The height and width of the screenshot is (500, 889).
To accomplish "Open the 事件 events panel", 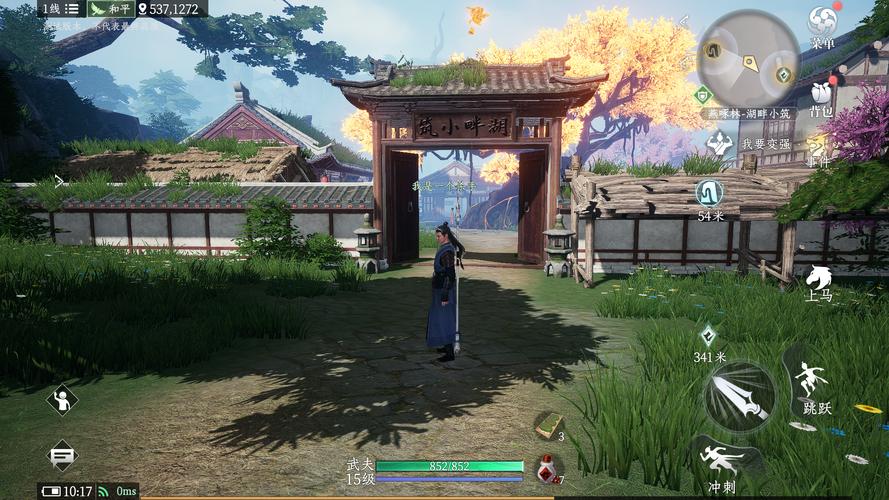I will pyautogui.click(x=818, y=149).
